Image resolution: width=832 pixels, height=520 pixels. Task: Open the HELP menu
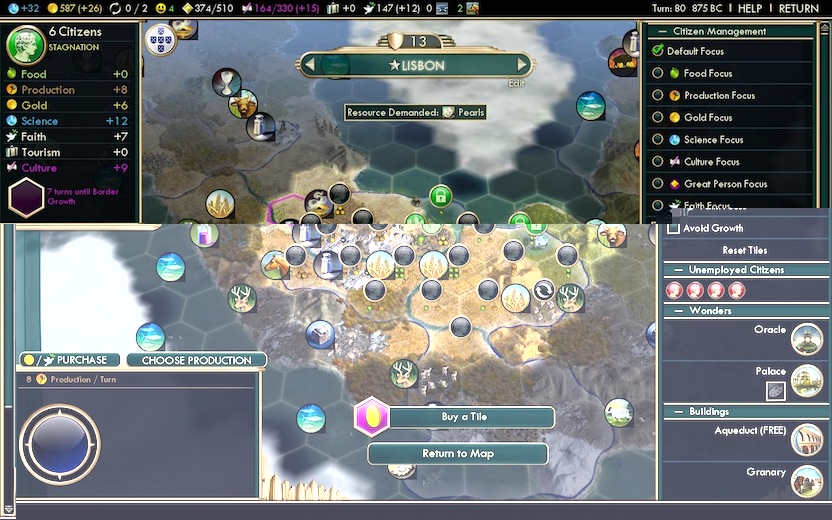[x=750, y=8]
